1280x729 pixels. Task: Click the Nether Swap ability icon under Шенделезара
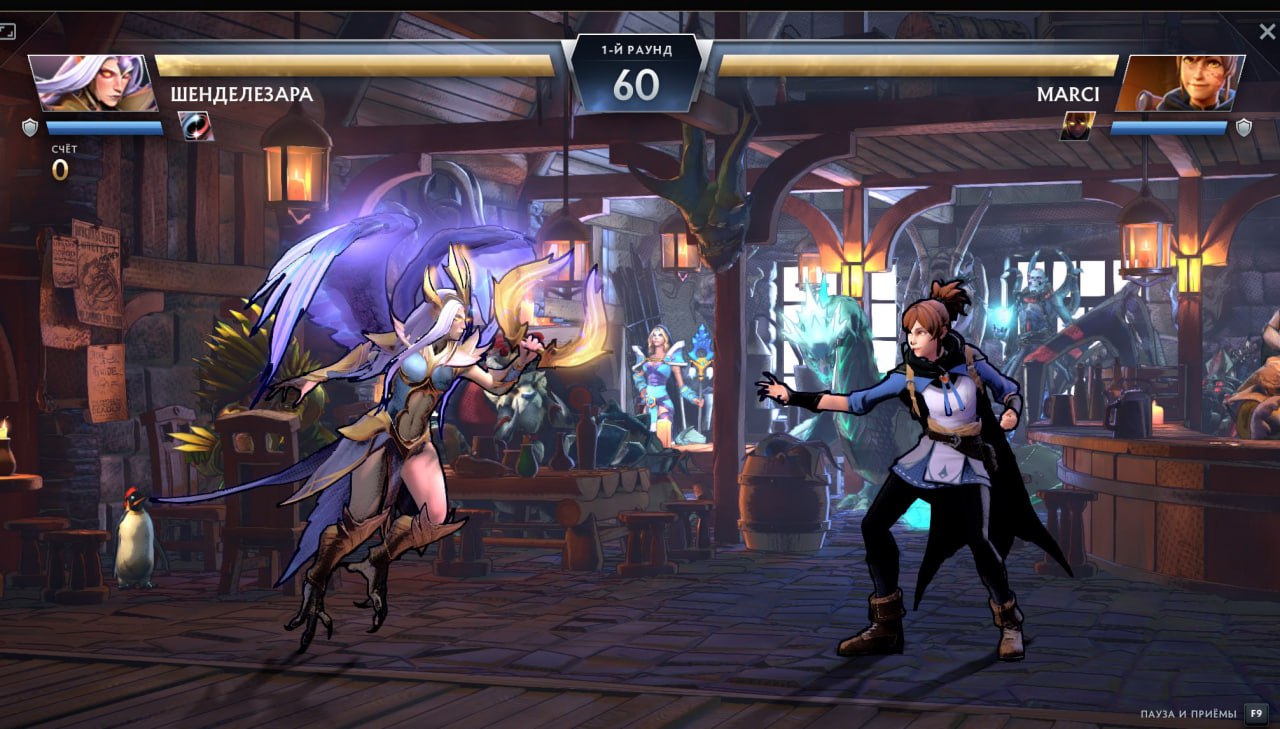tap(195, 126)
